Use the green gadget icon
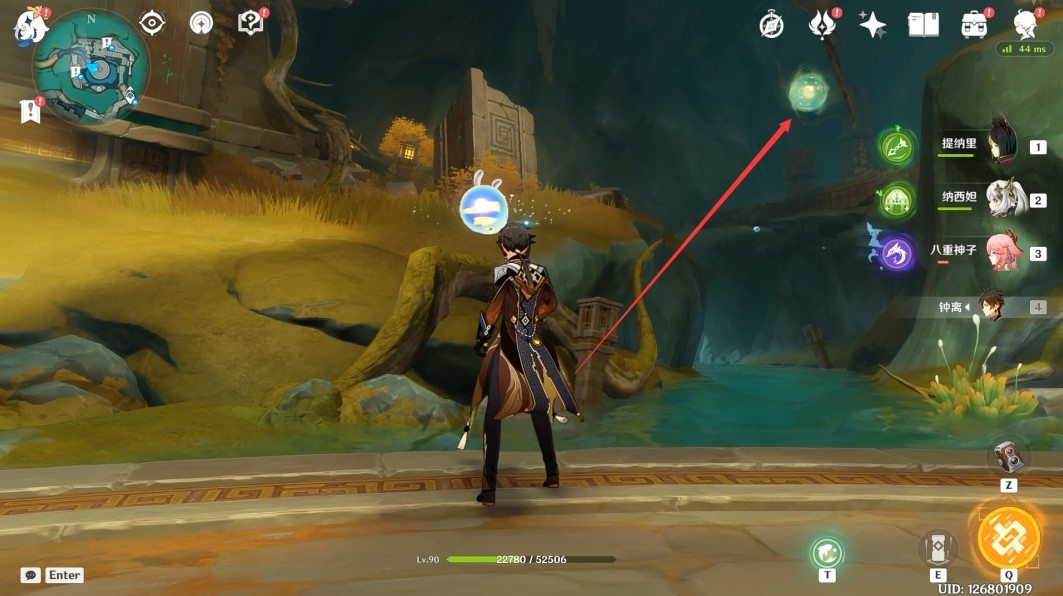 (827, 552)
